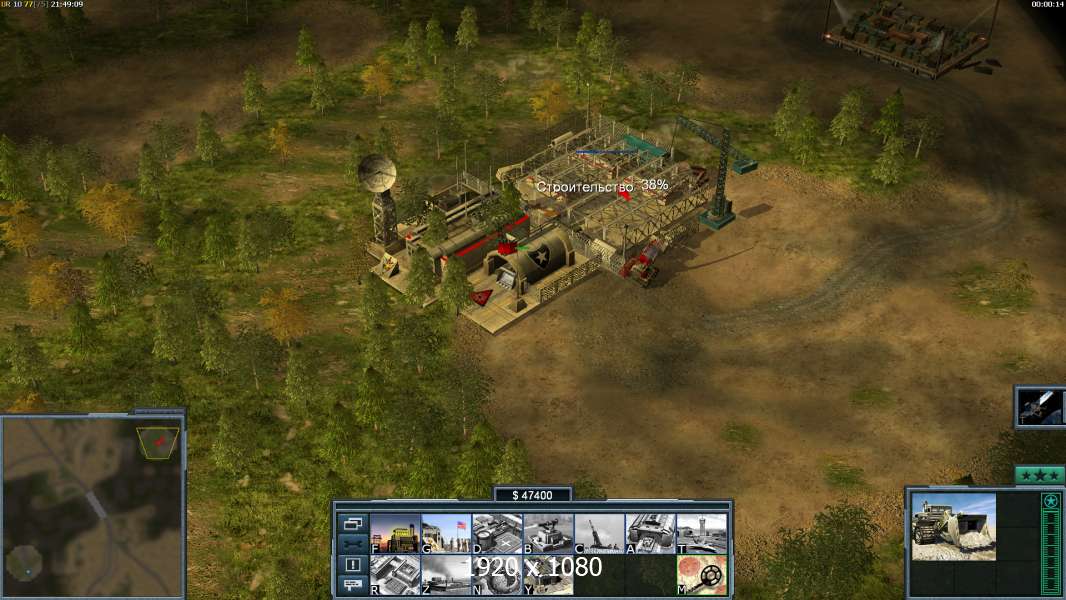
Task: Pick the satellite dish building marked N
Action: [x=497, y=575]
